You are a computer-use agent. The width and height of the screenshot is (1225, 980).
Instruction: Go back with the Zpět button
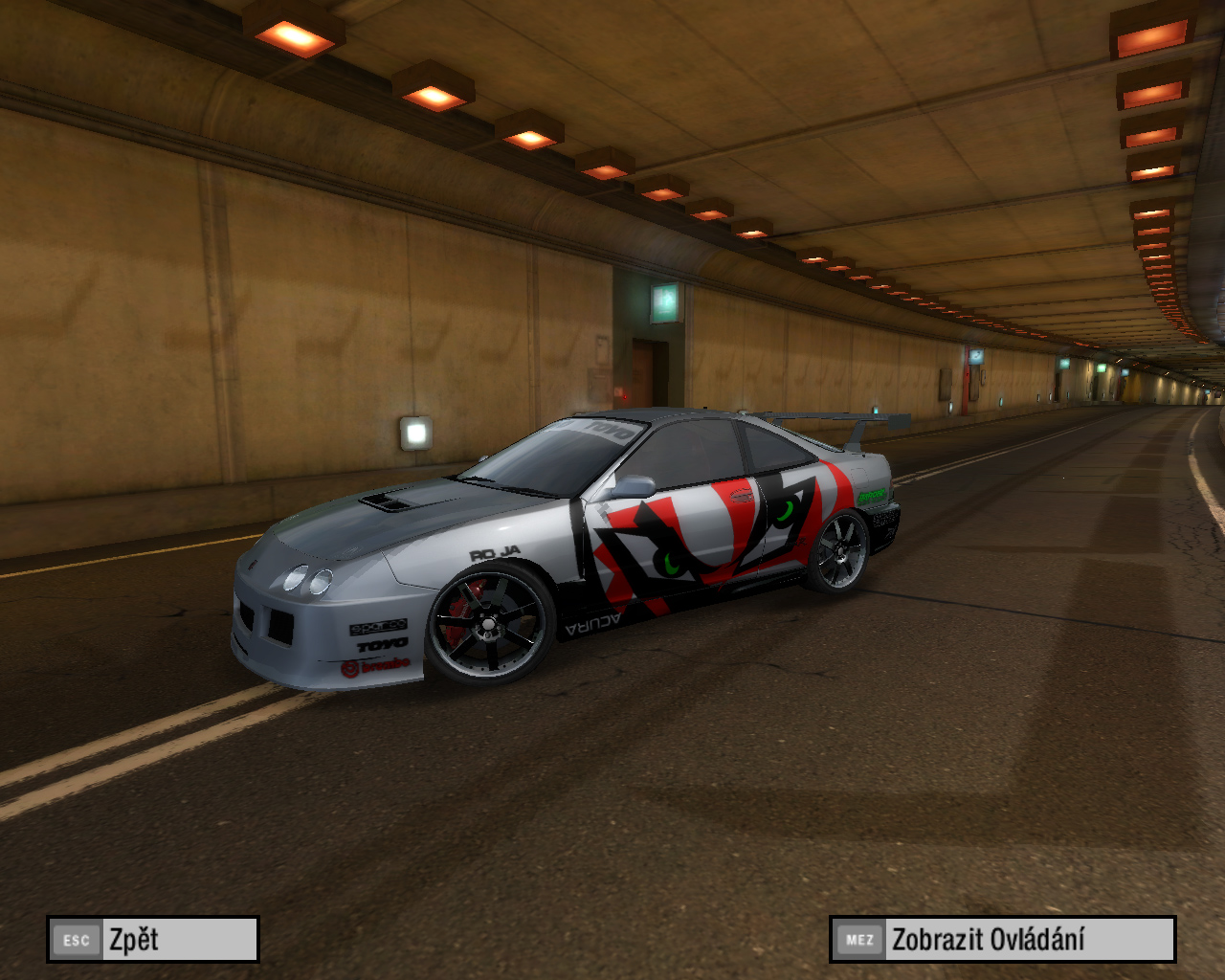(x=153, y=939)
